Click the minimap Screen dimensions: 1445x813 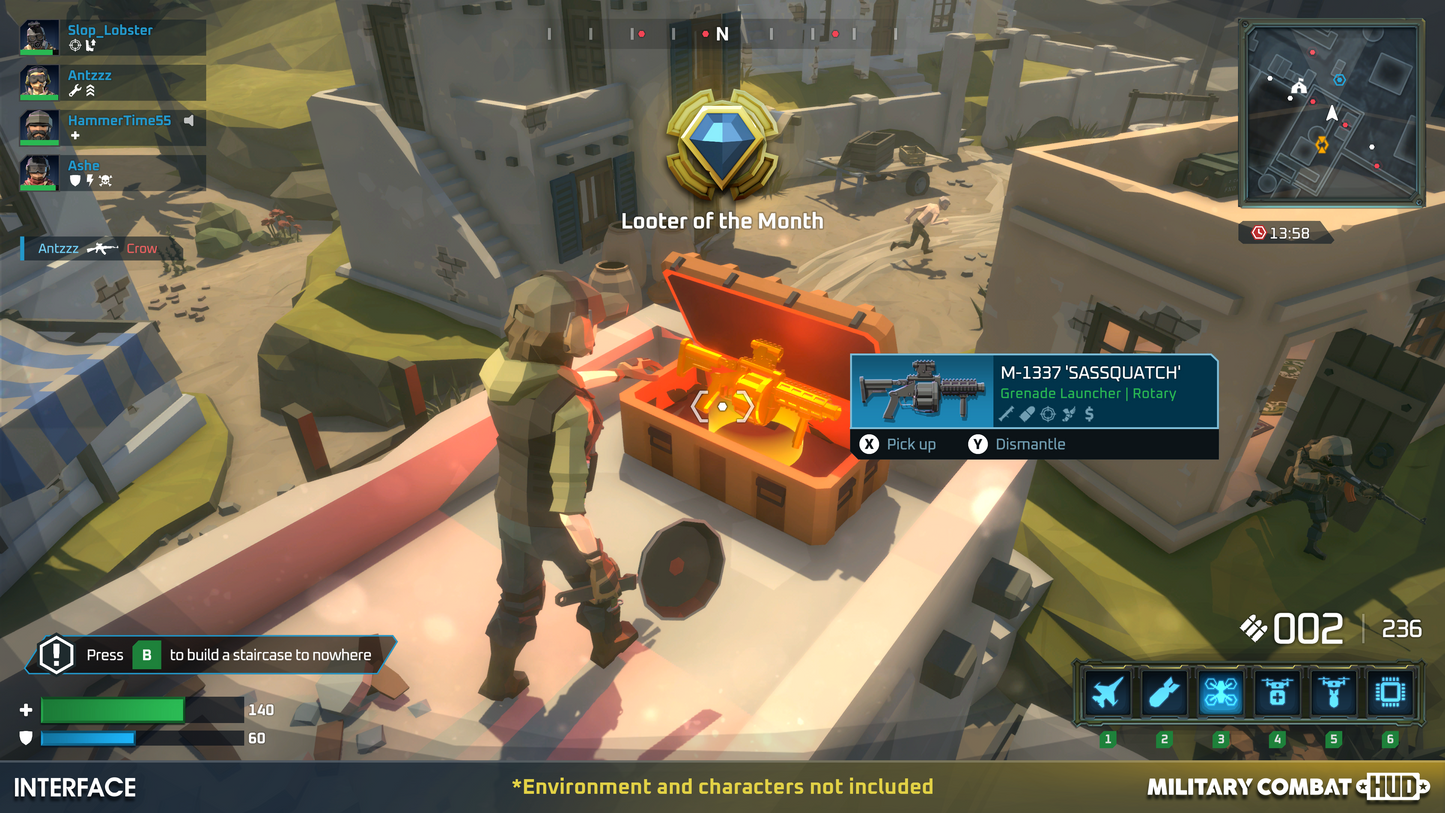click(x=1331, y=113)
